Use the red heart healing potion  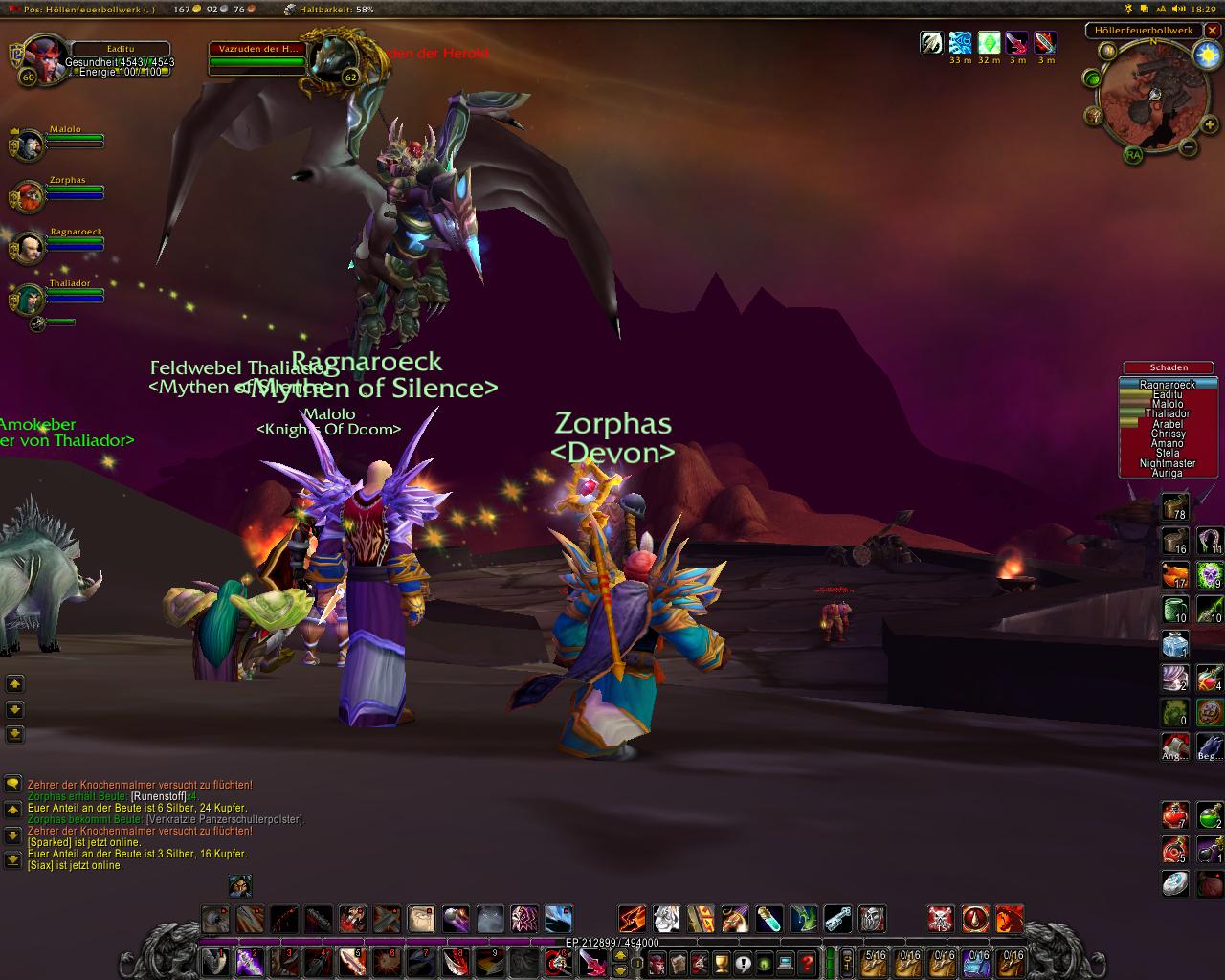[1175, 815]
